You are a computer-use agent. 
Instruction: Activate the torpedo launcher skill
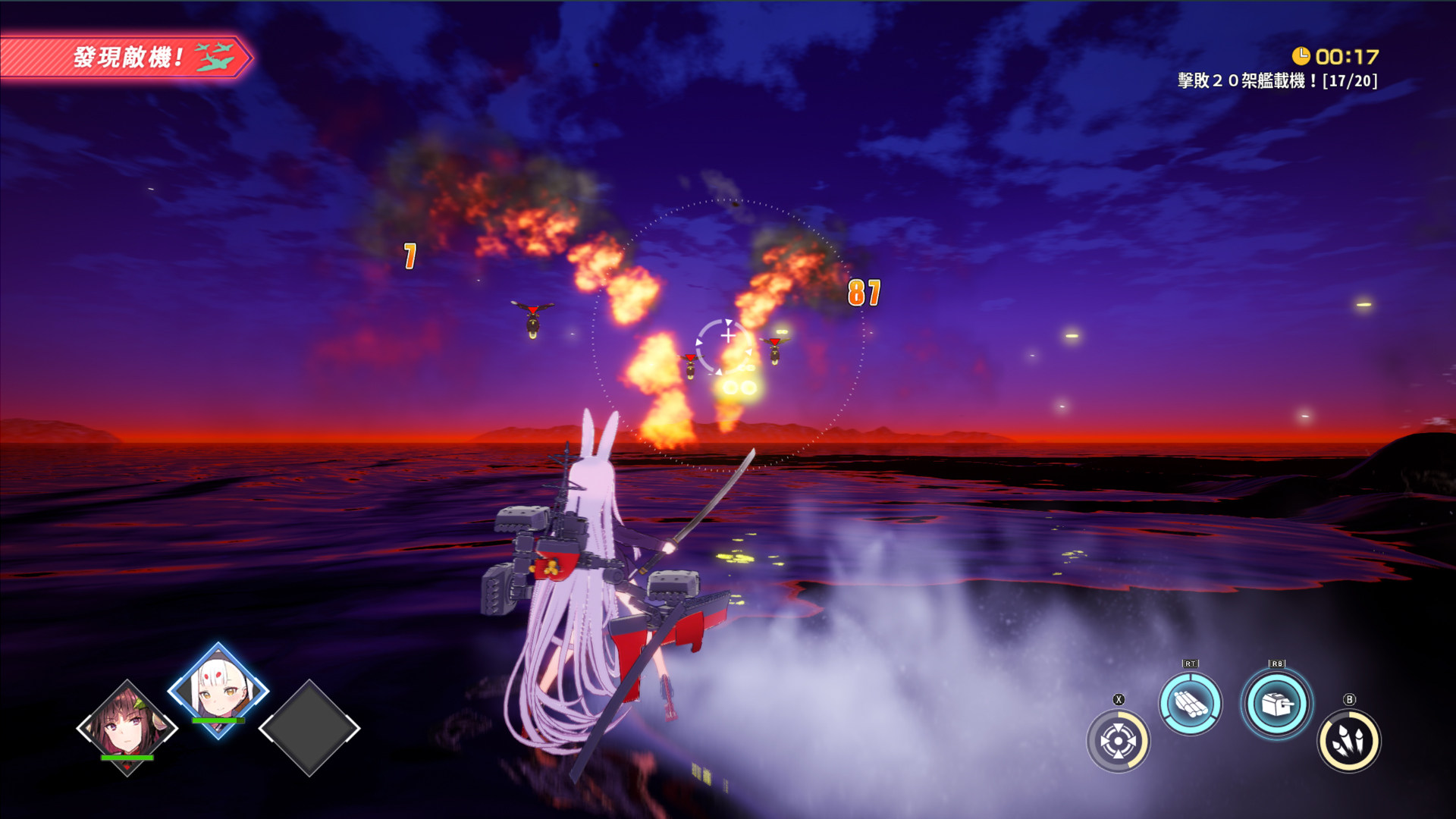[x=1190, y=703]
